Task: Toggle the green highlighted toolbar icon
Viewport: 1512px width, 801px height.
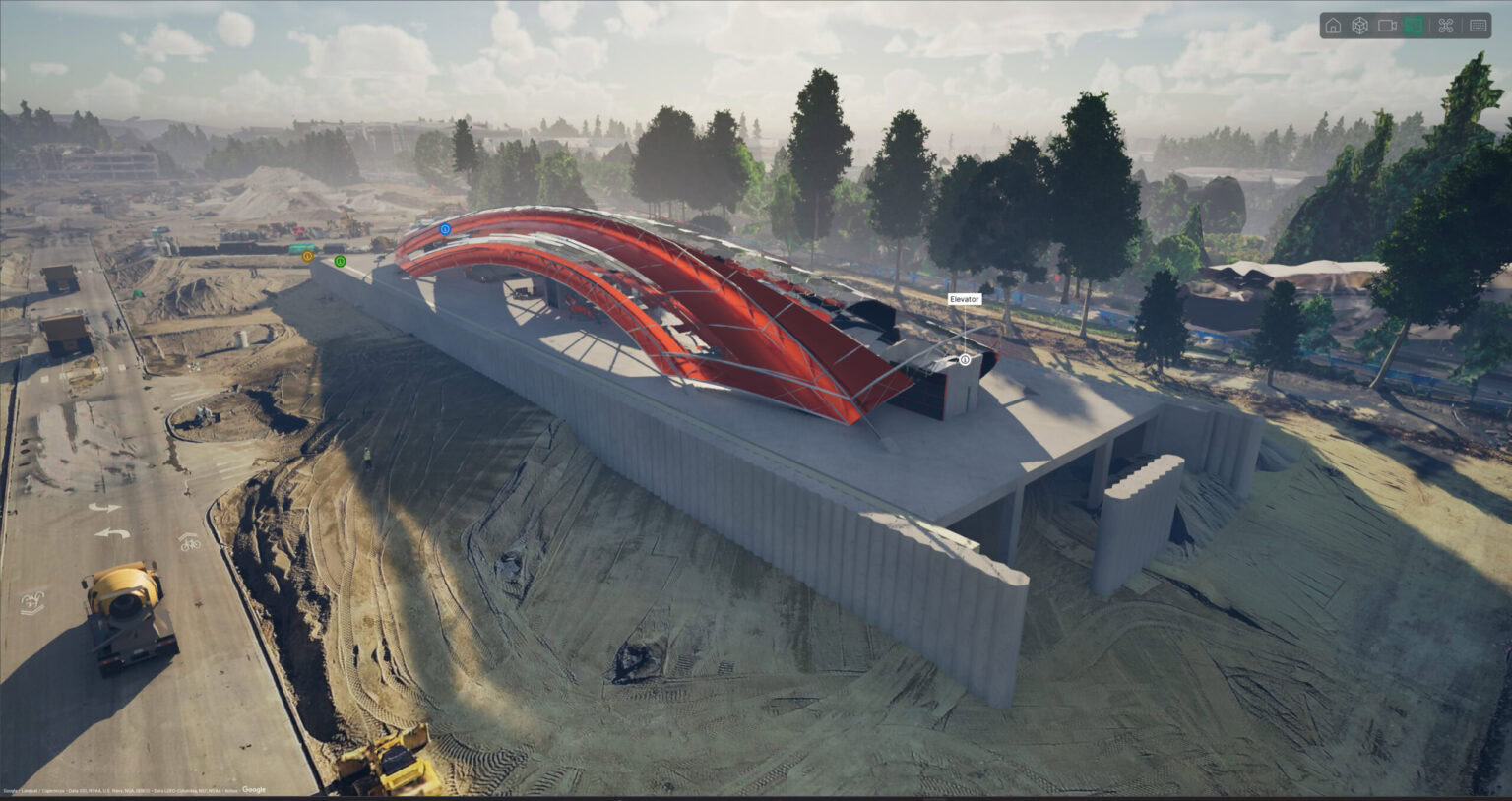Action: pos(1415,26)
